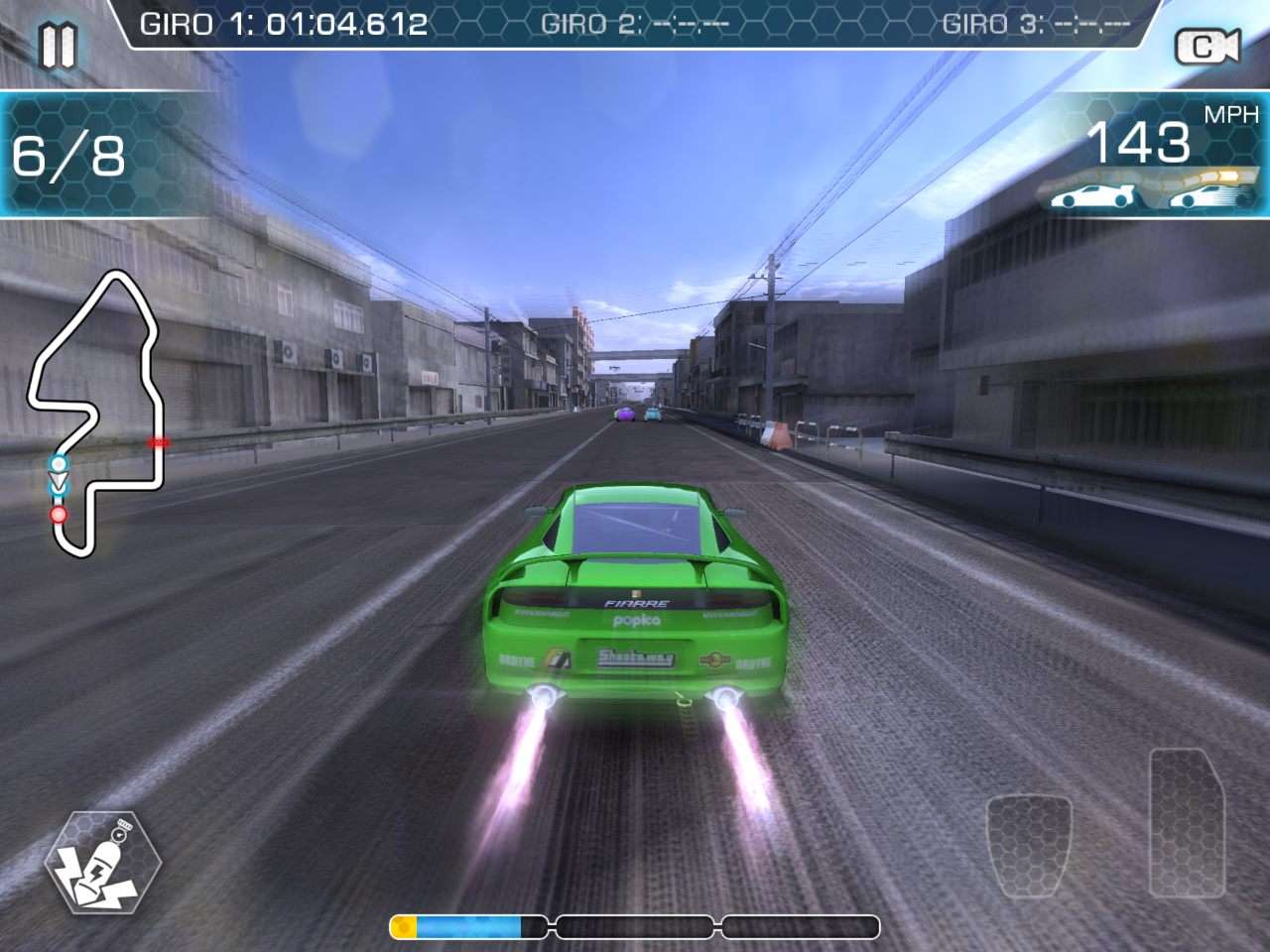Activate the nitro boost
Image resolution: width=1270 pixels, height=952 pixels.
(102, 863)
